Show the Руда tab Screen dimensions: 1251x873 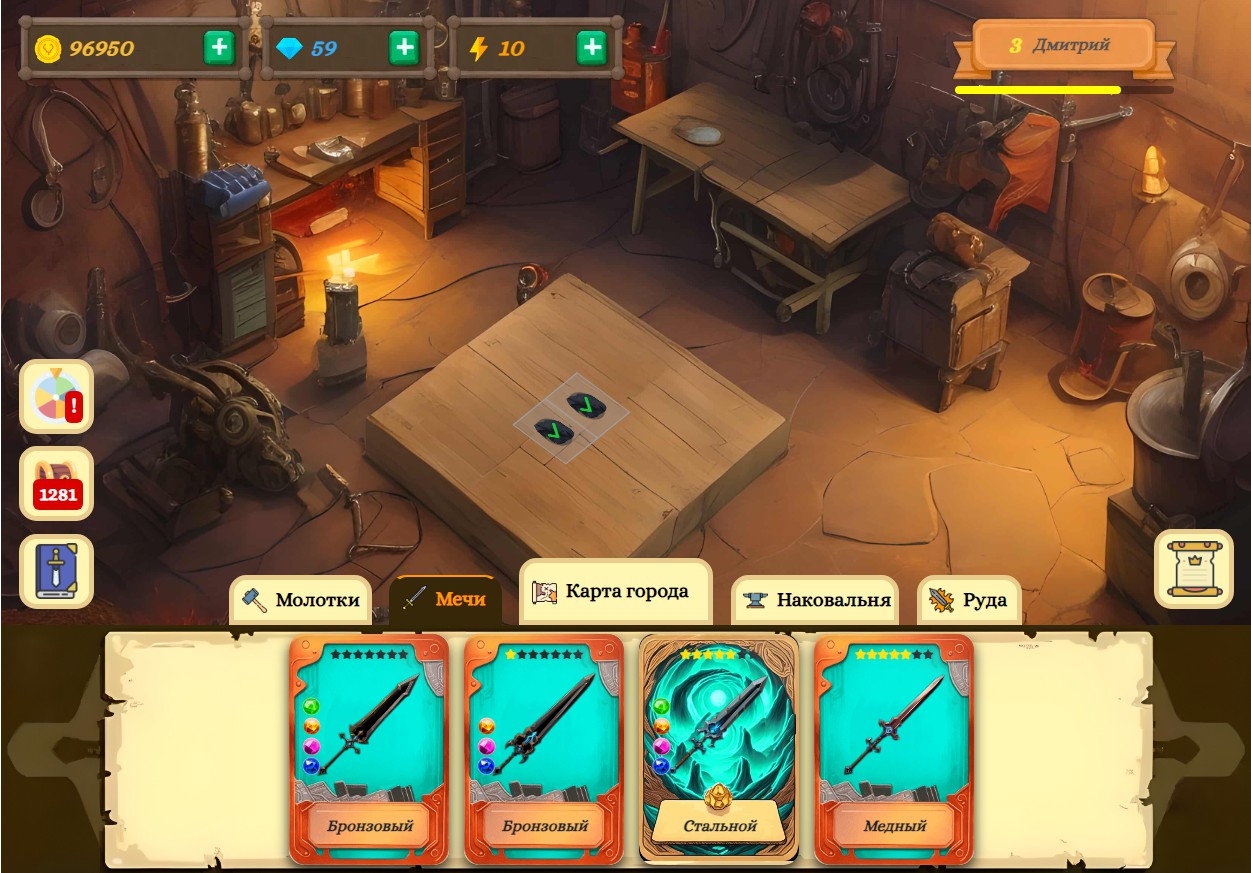(x=969, y=600)
